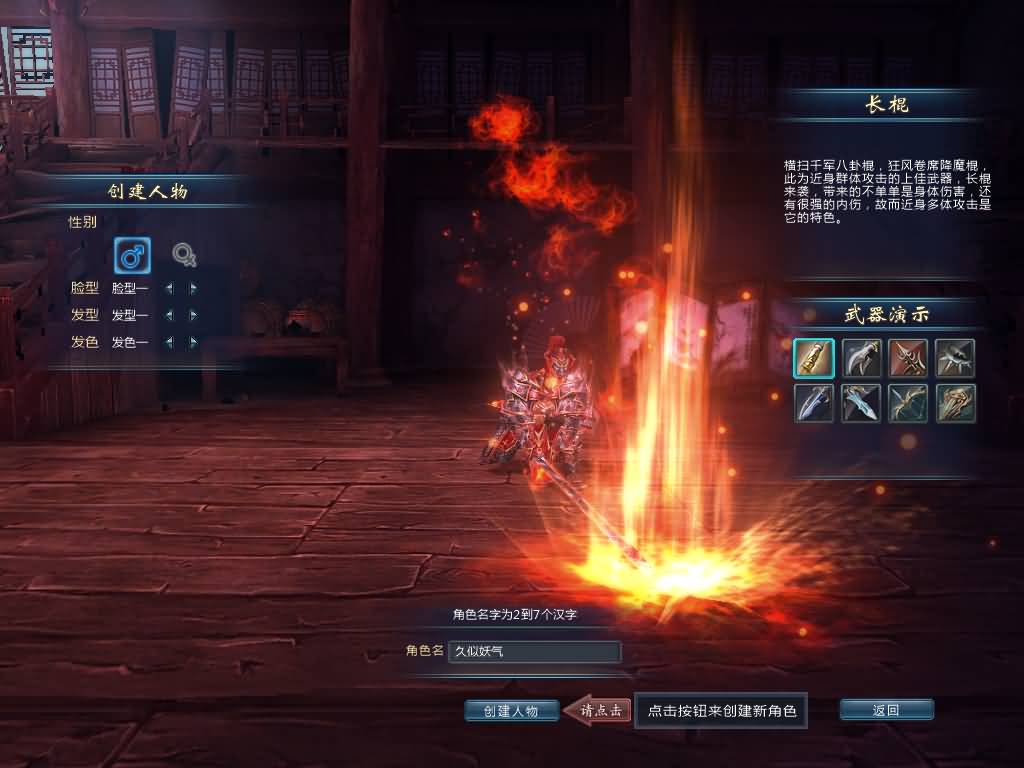Screen dimensions: 1024x768
Task: Preview the icy blue jagged sword weapon
Action: tap(861, 403)
